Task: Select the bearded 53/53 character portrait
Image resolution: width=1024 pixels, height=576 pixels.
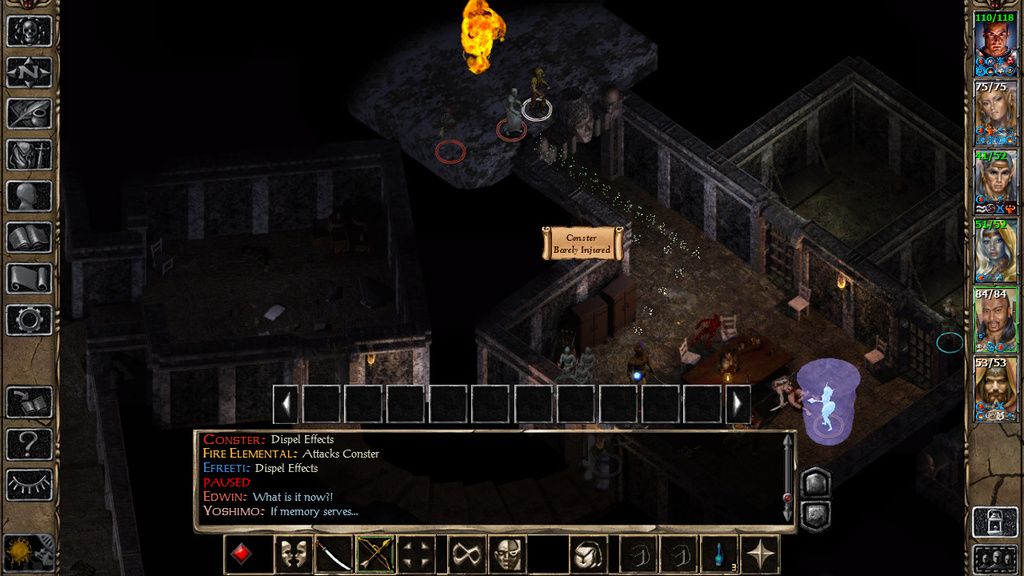Action: point(996,391)
